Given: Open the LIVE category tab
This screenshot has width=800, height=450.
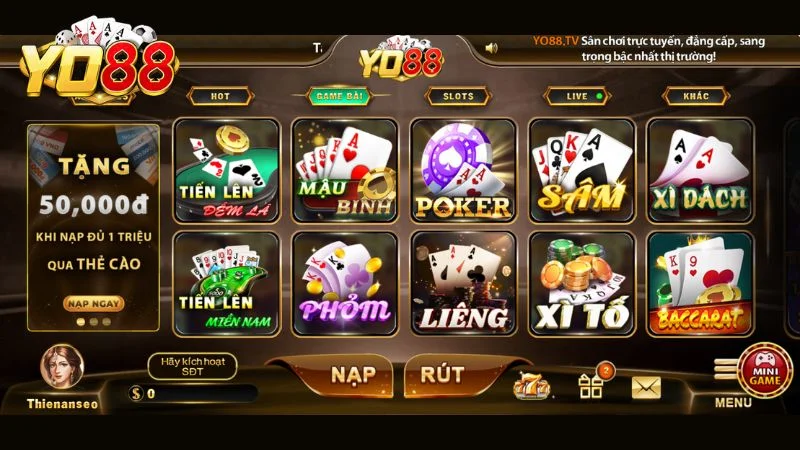Looking at the screenshot, I should coord(577,96).
